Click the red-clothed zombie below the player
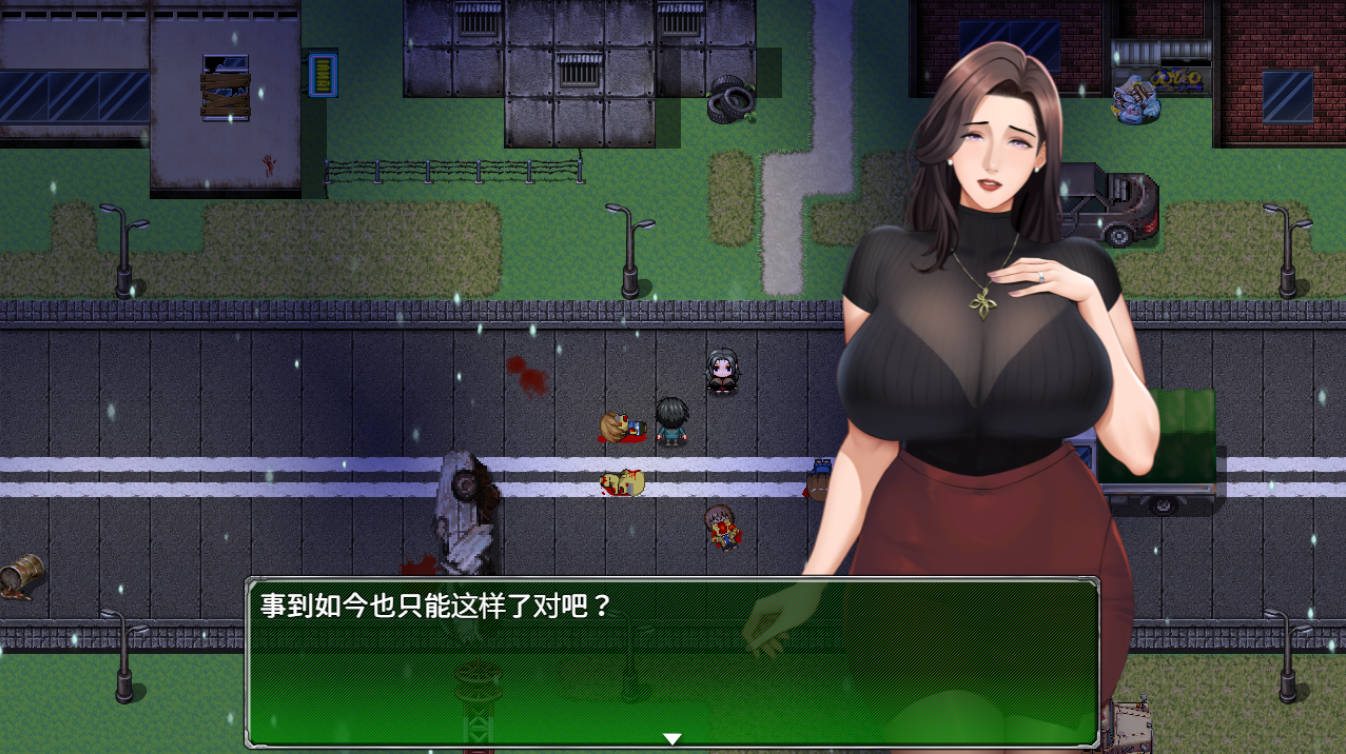The width and height of the screenshot is (1346, 754). (x=723, y=525)
